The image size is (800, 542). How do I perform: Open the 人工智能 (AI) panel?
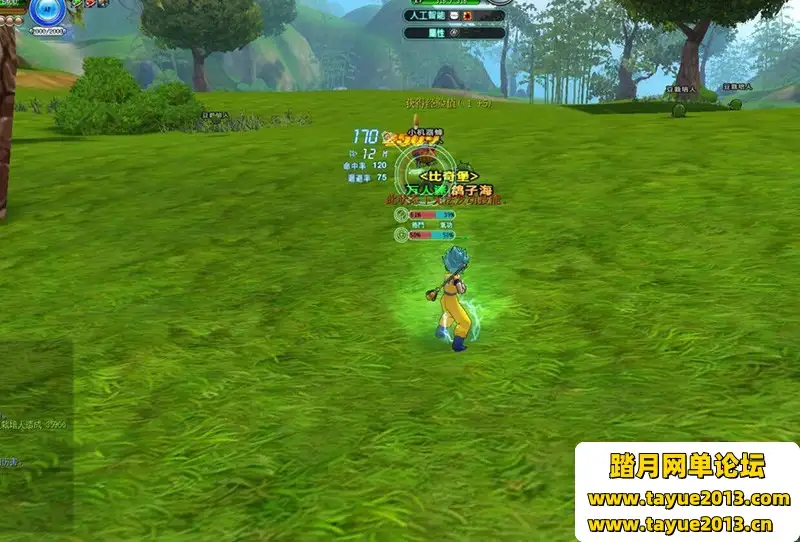(x=429, y=16)
